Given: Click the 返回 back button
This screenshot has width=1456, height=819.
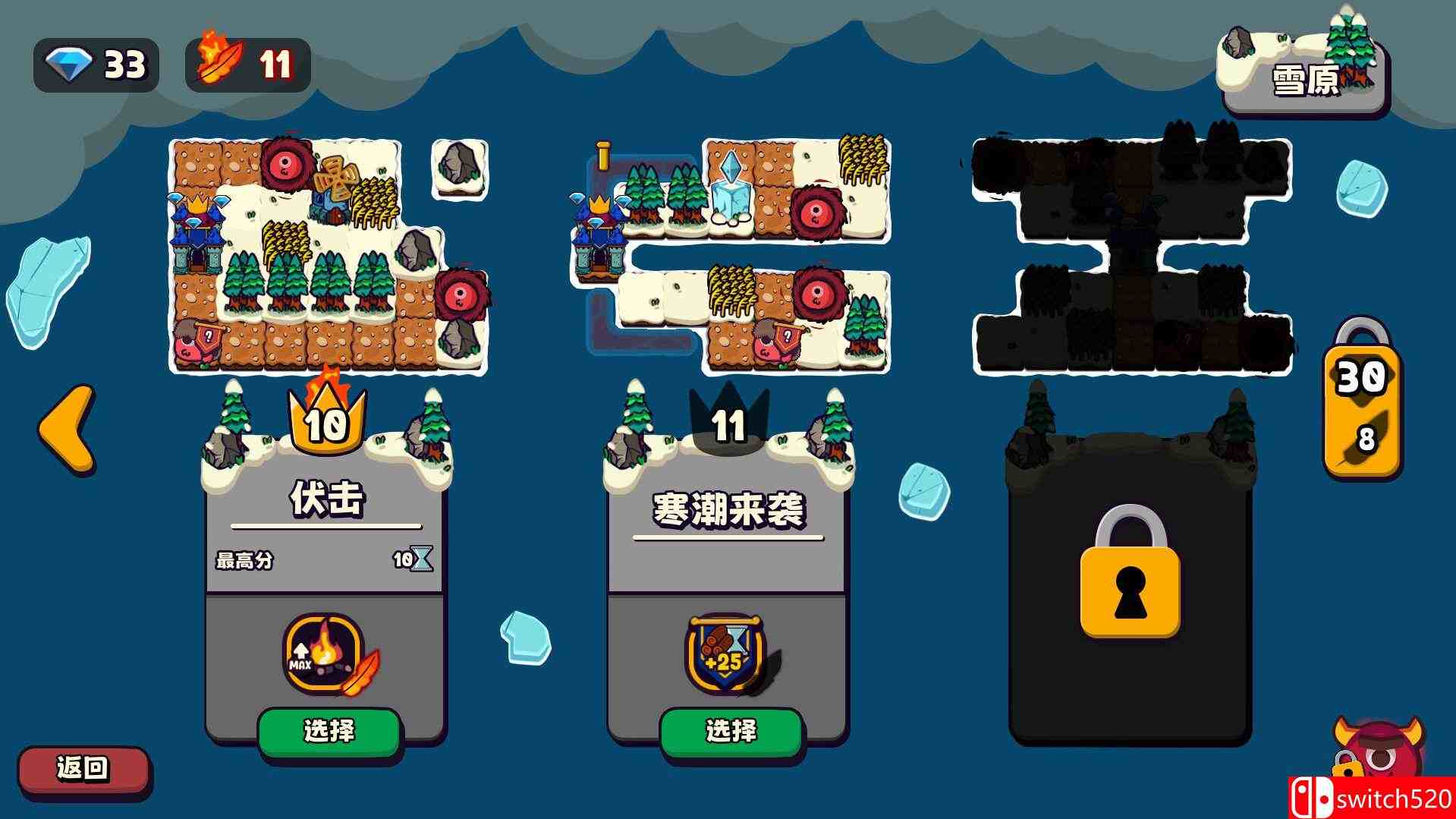Looking at the screenshot, I should (x=83, y=769).
